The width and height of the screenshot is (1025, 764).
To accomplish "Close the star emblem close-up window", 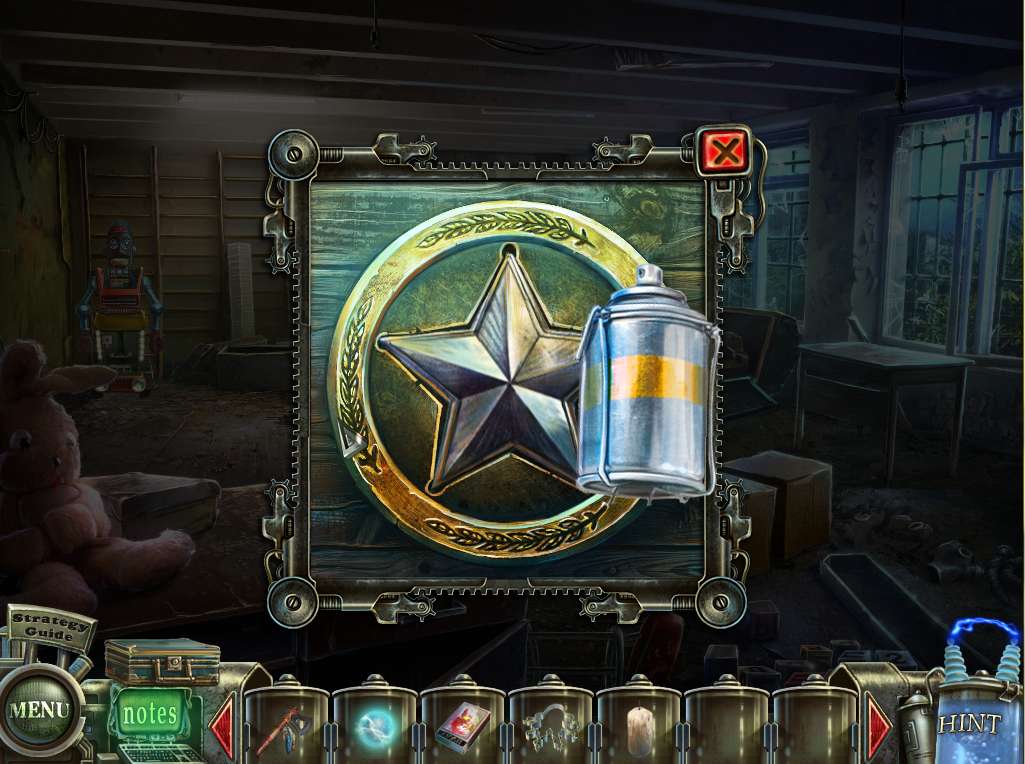I will pyautogui.click(x=724, y=152).
